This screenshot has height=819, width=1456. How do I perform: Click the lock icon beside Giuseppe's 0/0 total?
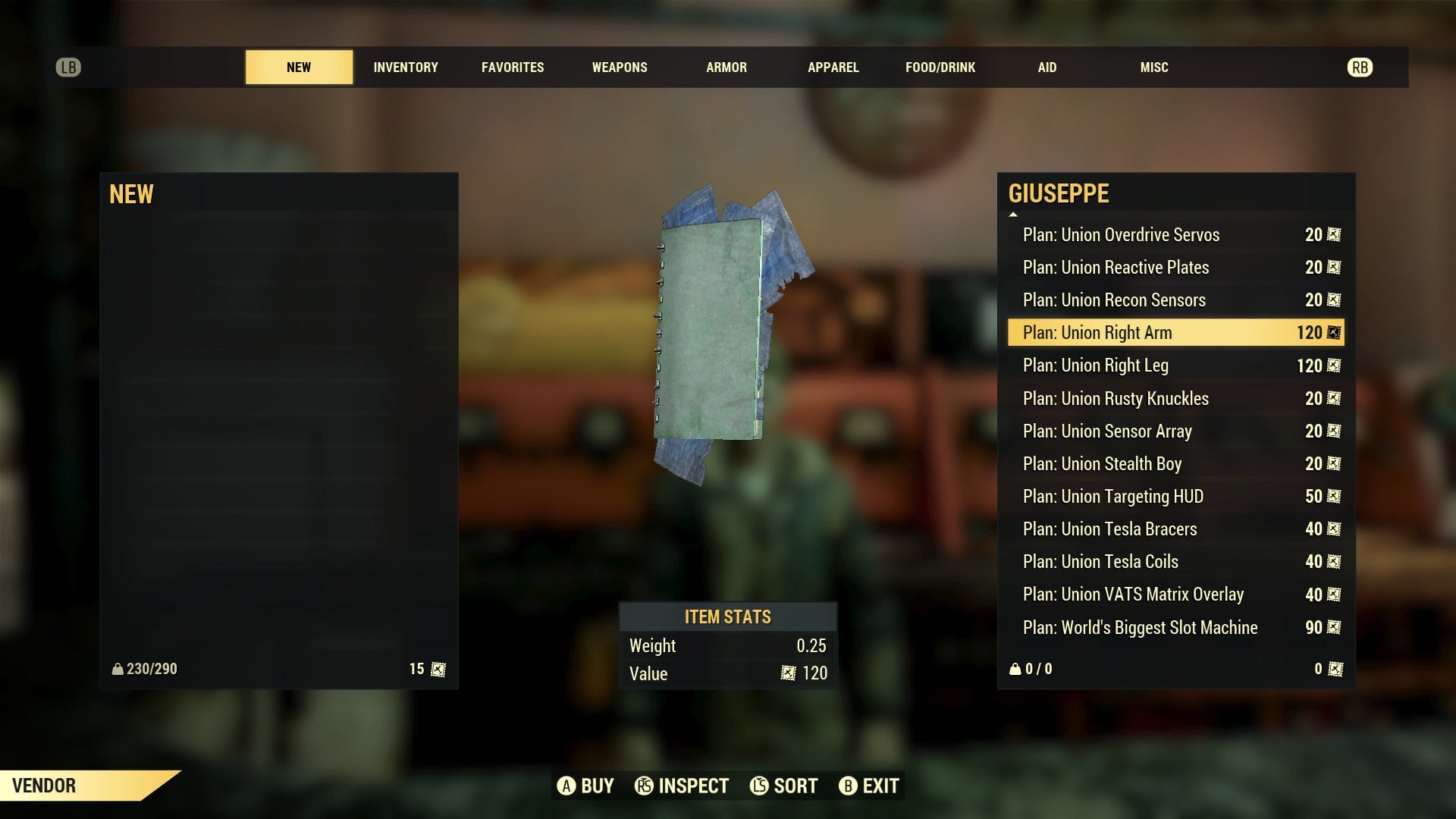[1015, 669]
